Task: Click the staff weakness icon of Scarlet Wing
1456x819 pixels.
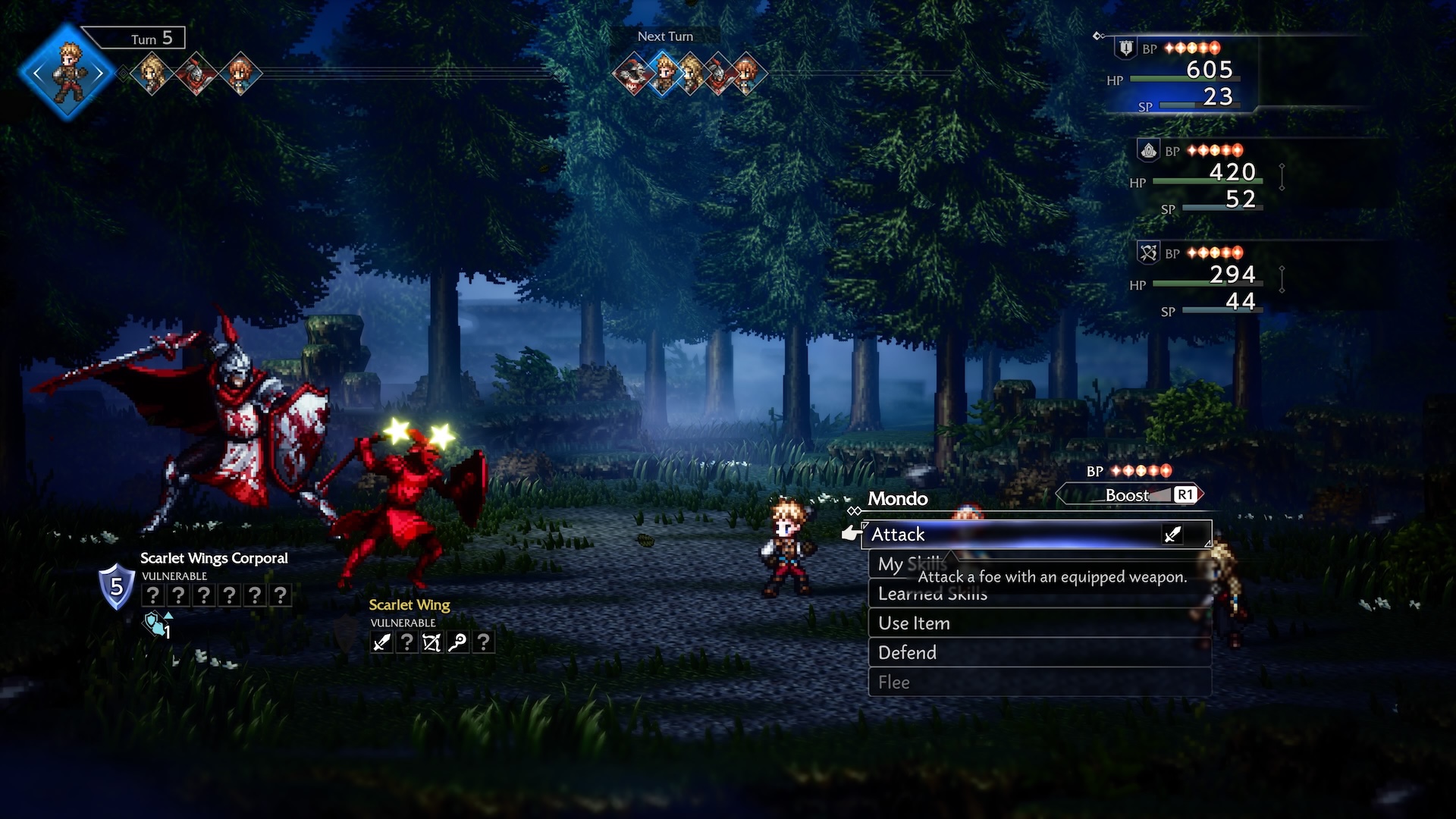Action: tap(457, 642)
